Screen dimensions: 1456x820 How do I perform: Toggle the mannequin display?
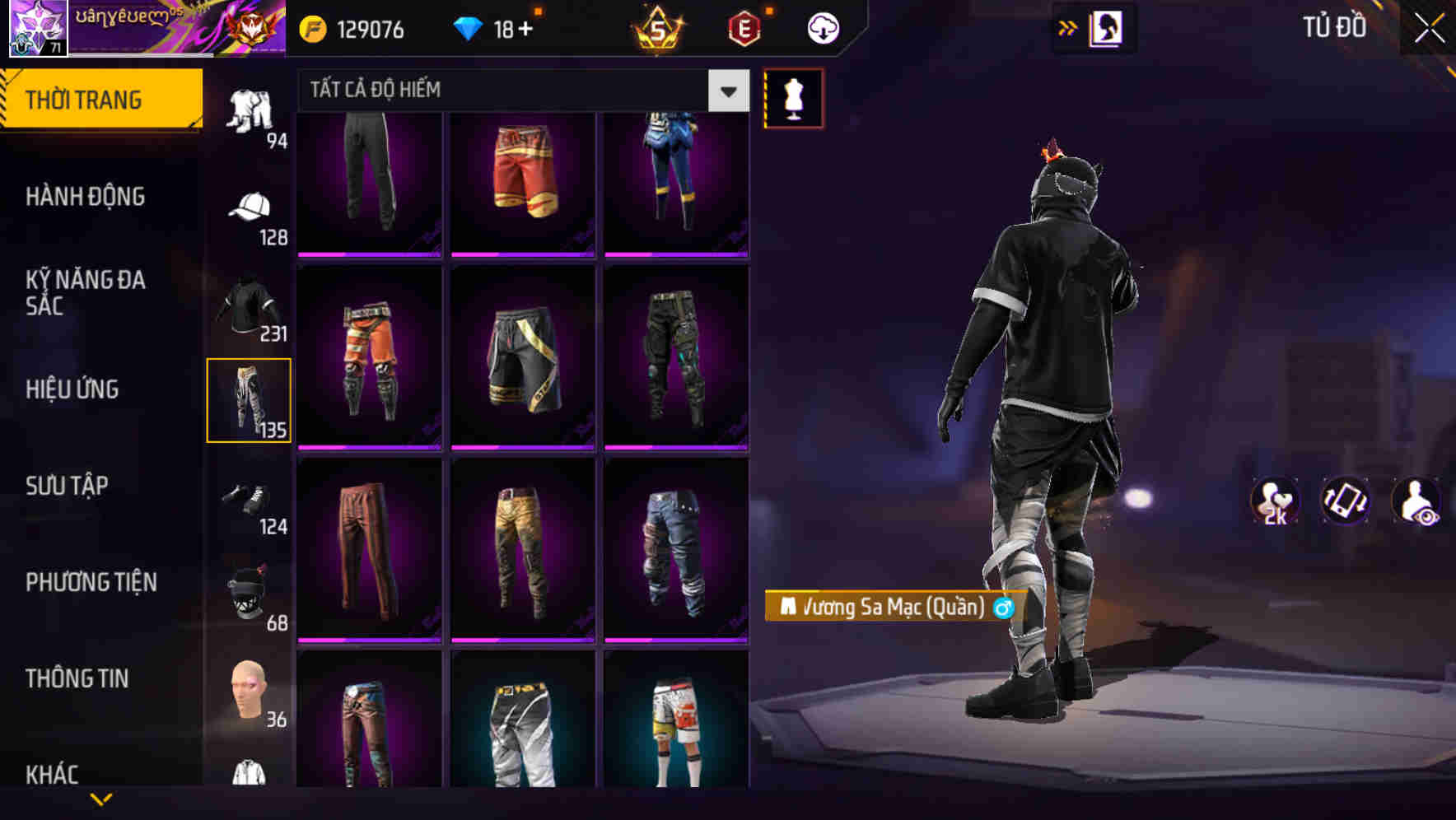(x=793, y=97)
